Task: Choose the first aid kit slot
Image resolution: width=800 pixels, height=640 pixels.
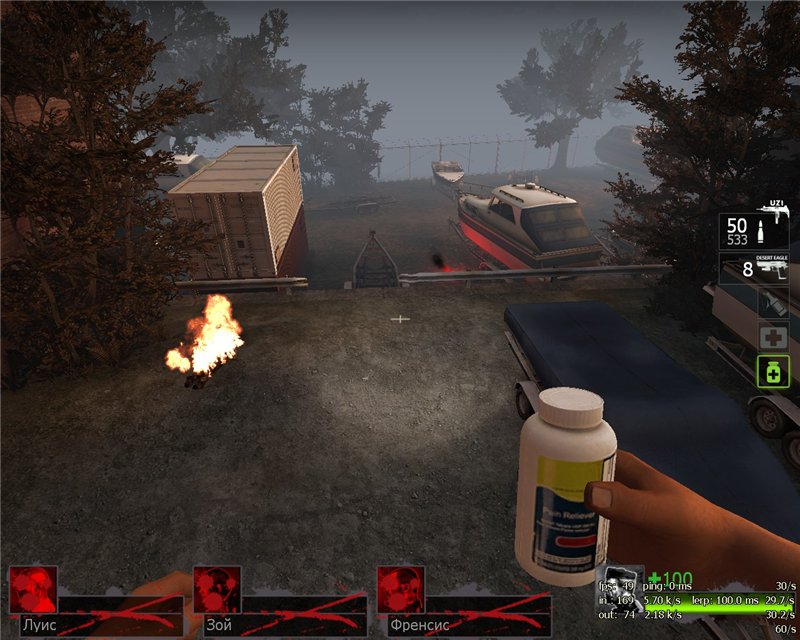Action: pyautogui.click(x=773, y=337)
